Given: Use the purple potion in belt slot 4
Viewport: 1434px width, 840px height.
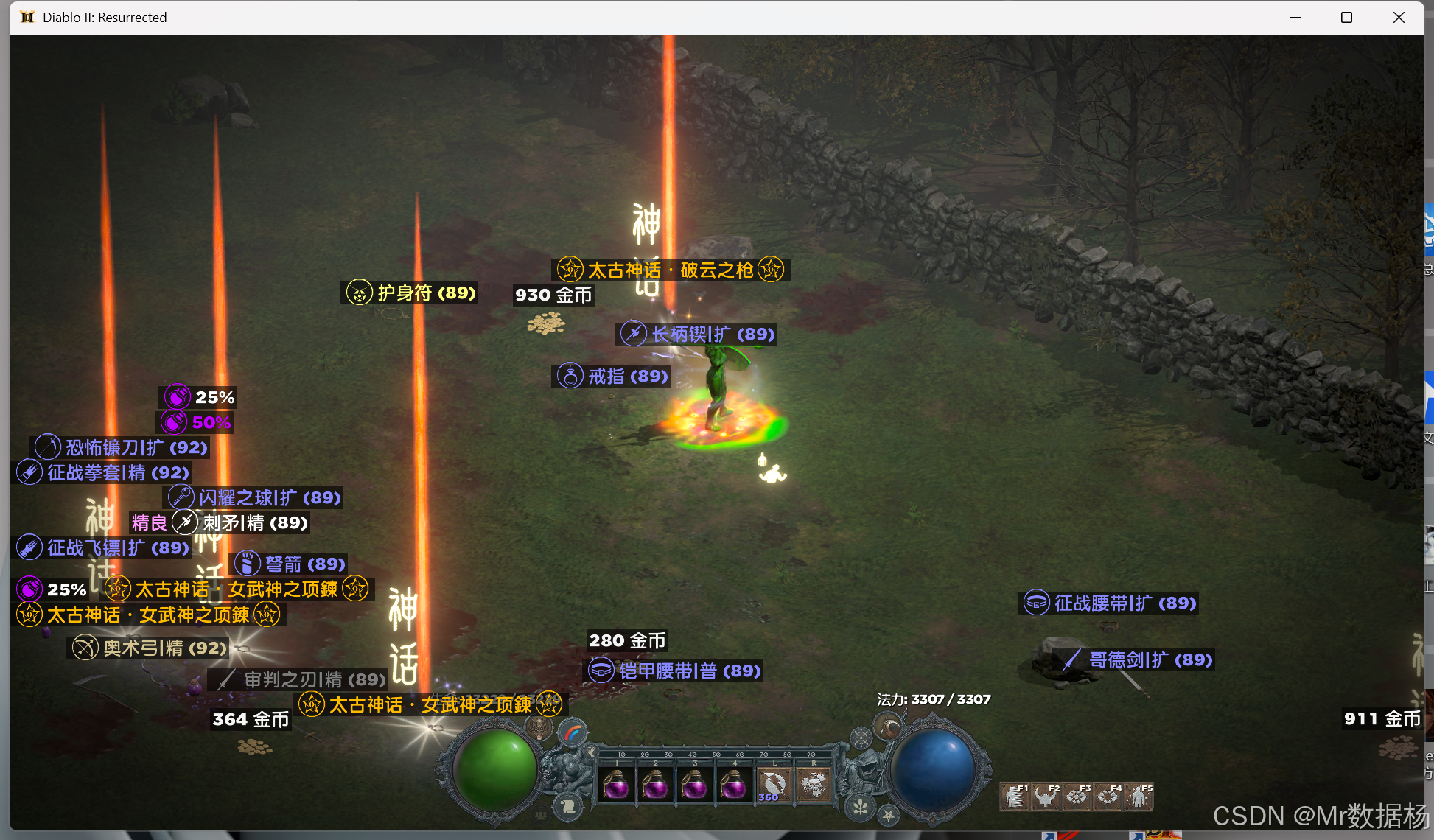Looking at the screenshot, I should (732, 784).
